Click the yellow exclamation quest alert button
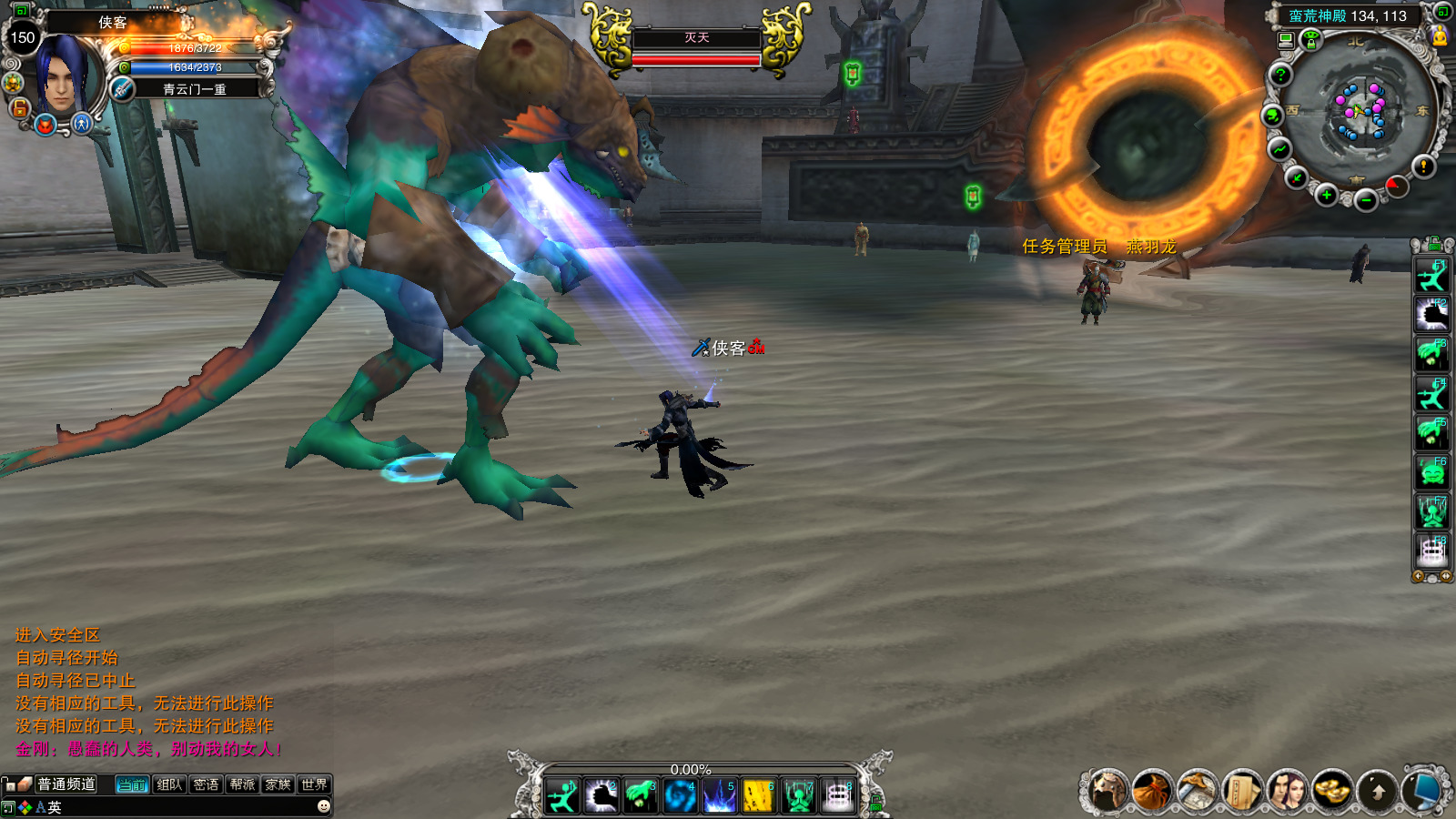Image resolution: width=1456 pixels, height=819 pixels. pyautogui.click(x=1423, y=167)
